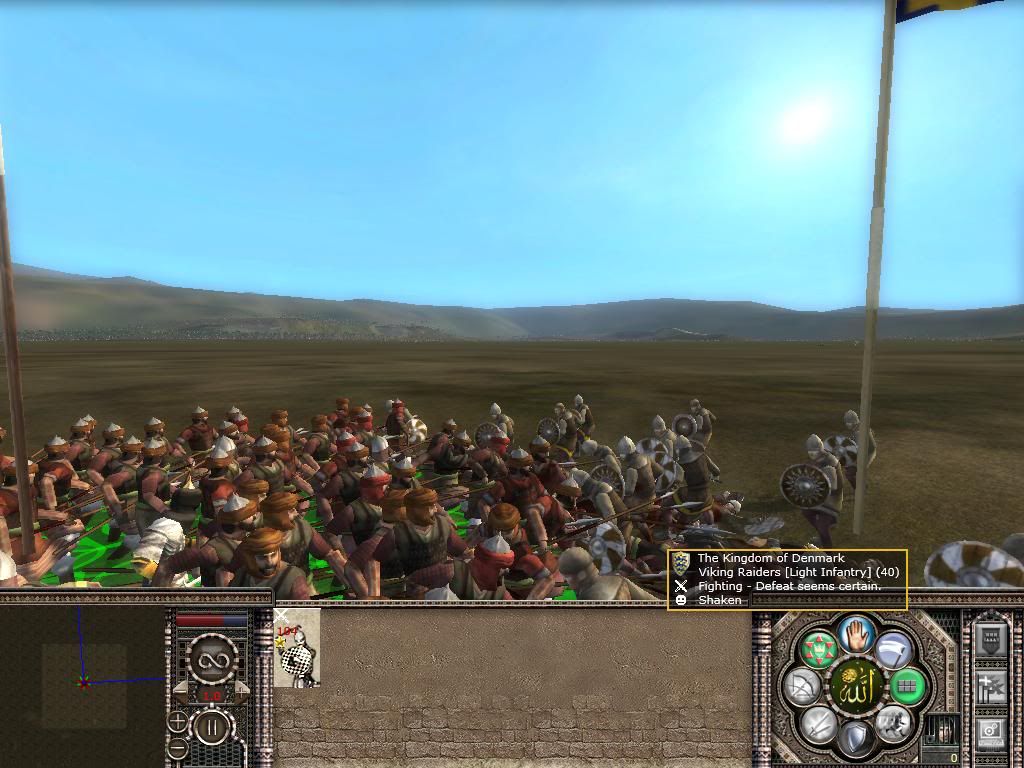Click the infinity timer button

point(212,659)
